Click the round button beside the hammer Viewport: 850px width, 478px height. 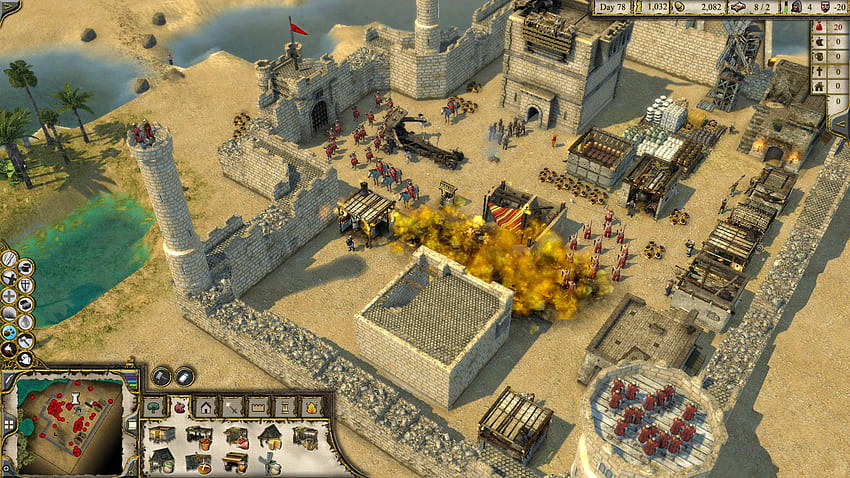coord(185,376)
